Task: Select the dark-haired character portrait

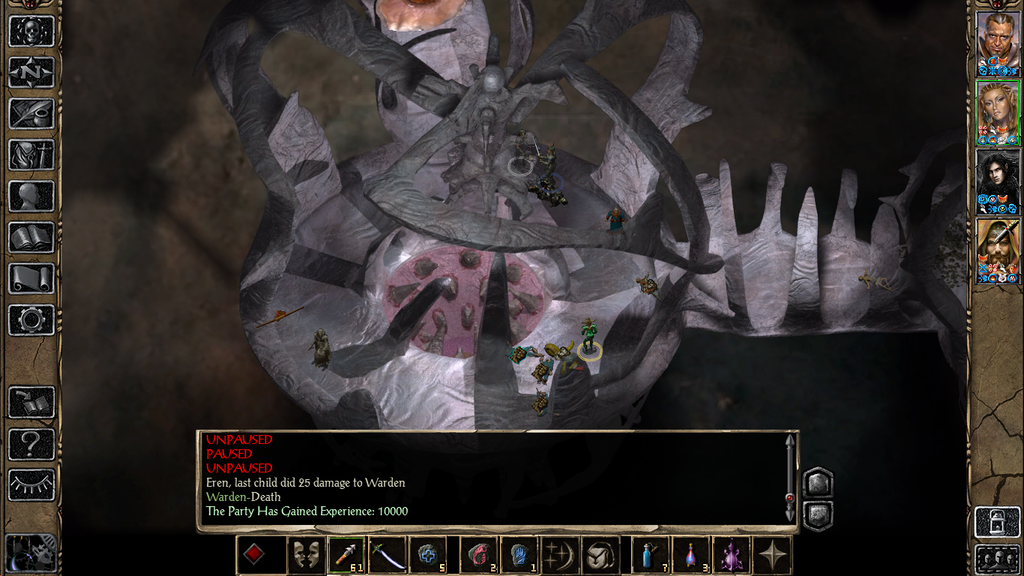Action: [x=997, y=181]
